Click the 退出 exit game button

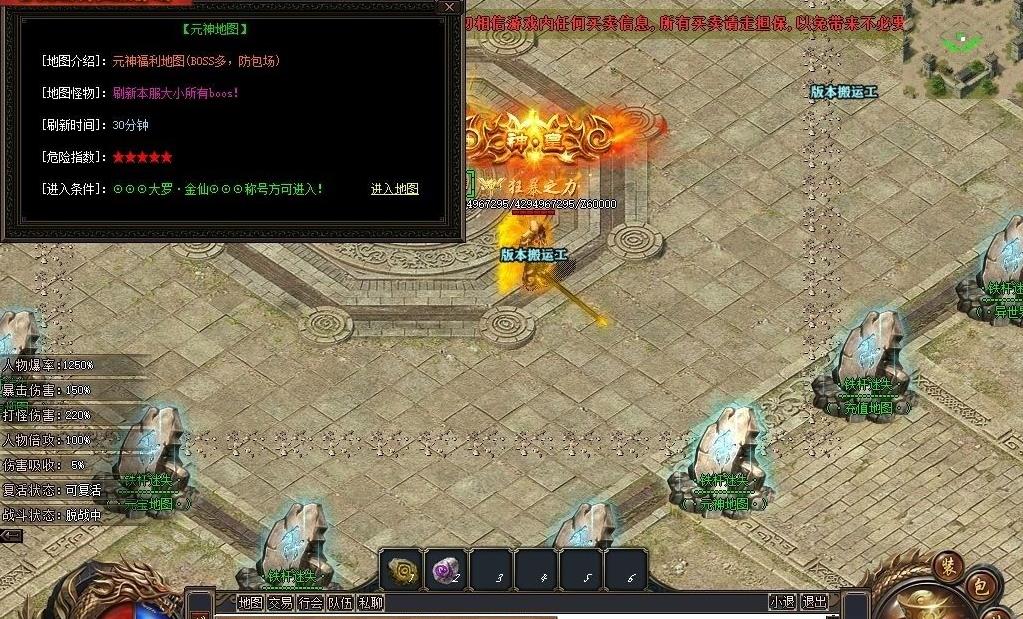[815, 602]
